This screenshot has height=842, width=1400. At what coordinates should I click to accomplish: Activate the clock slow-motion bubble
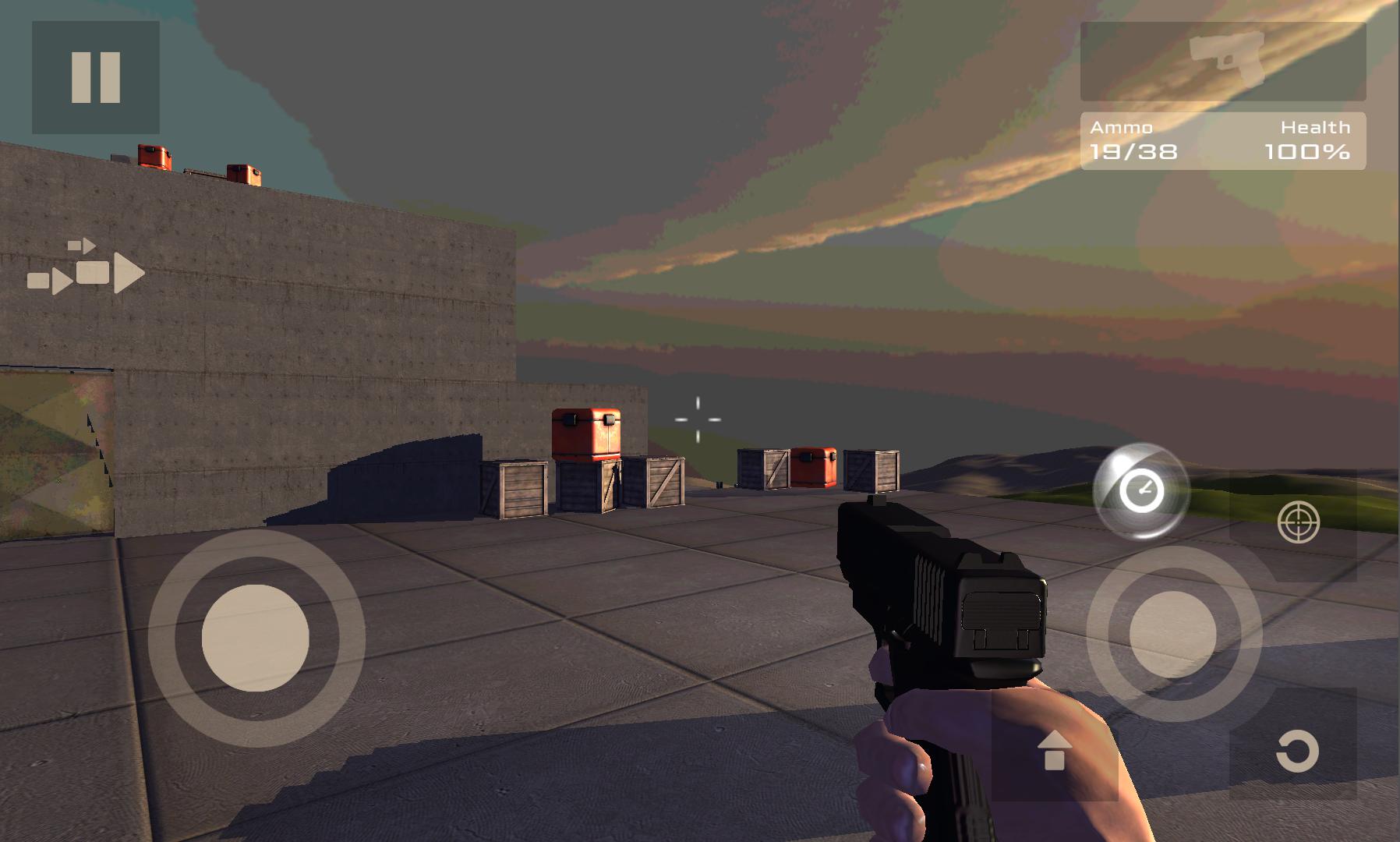tap(1141, 491)
